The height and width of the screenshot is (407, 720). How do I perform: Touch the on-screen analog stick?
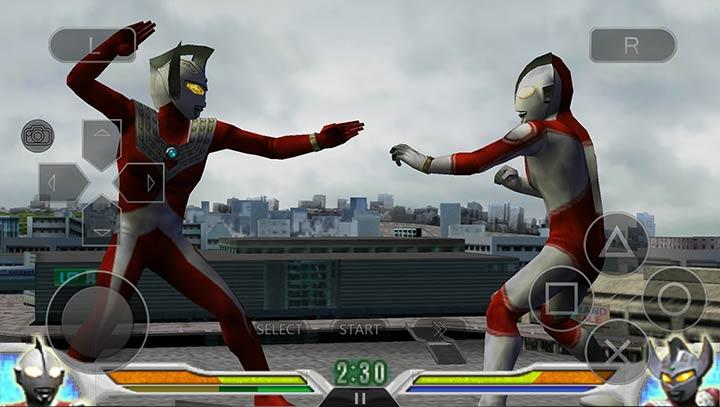97,319
